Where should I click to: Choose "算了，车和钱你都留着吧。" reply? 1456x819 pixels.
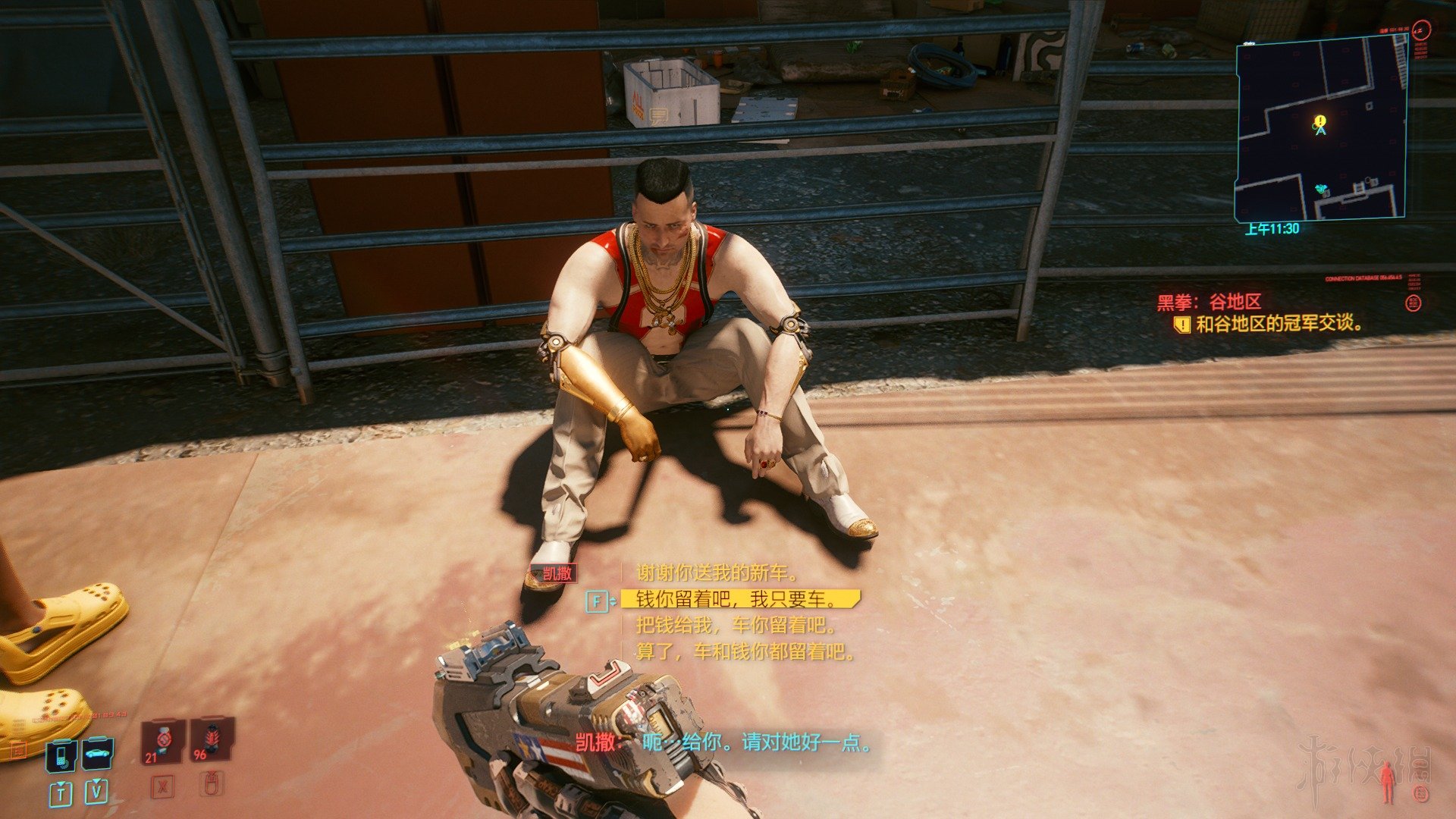pyautogui.click(x=745, y=651)
